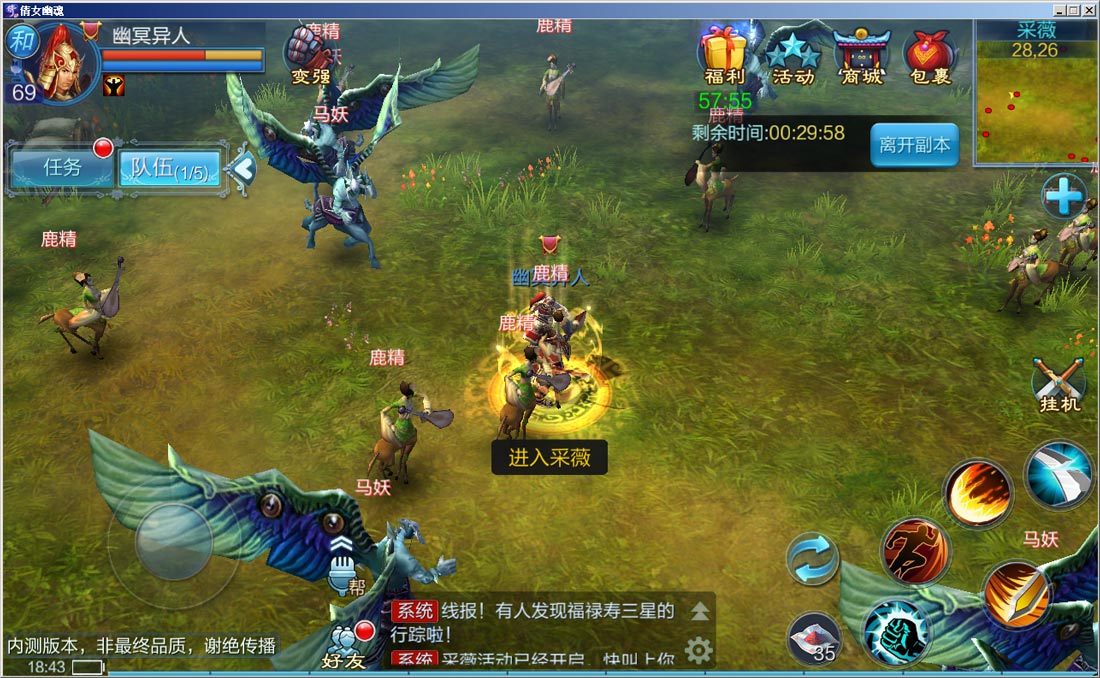The height and width of the screenshot is (678, 1100).
Task: Toggle 挂机 auto-battle mode
Action: tap(1058, 386)
